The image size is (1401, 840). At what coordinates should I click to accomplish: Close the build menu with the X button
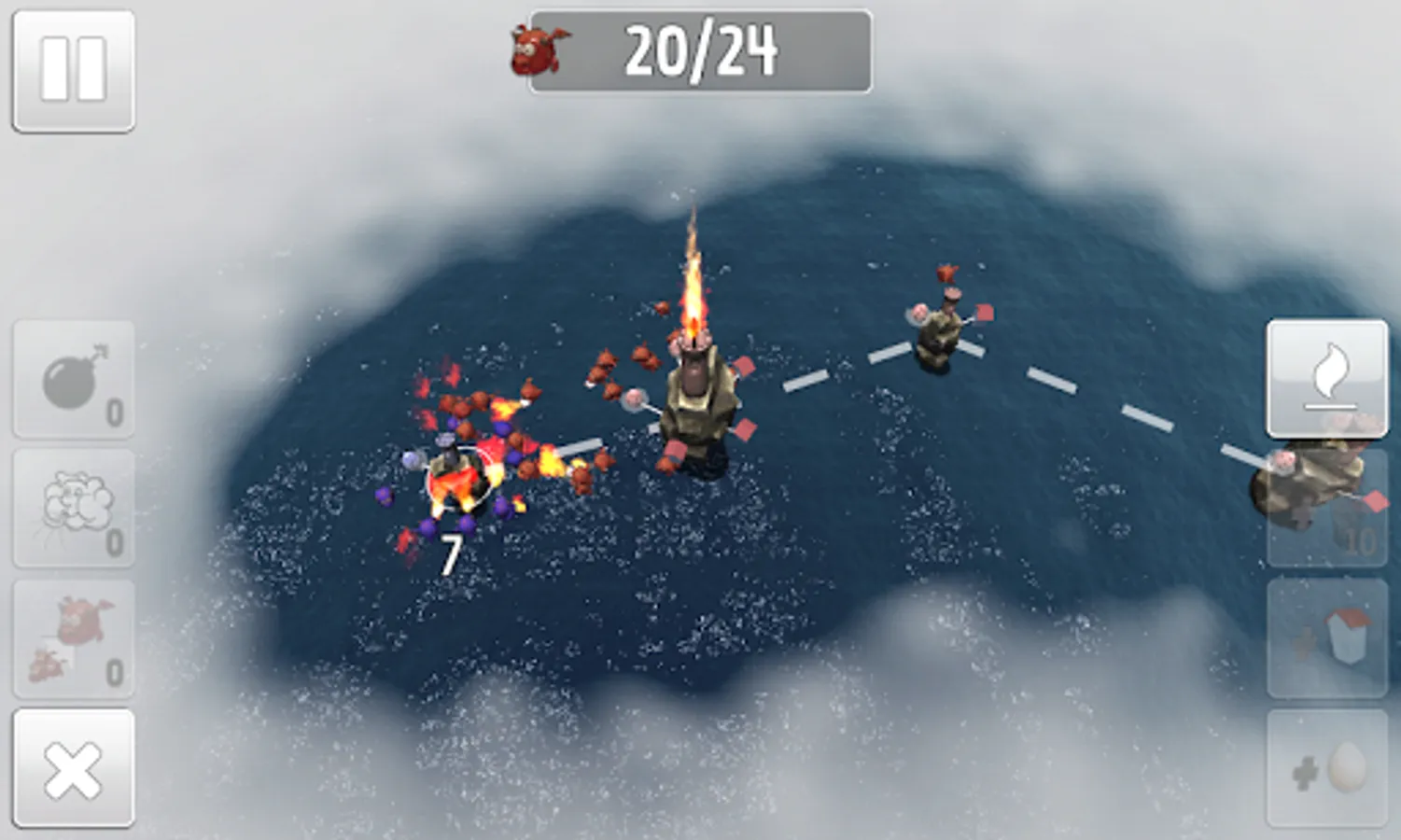tap(73, 770)
